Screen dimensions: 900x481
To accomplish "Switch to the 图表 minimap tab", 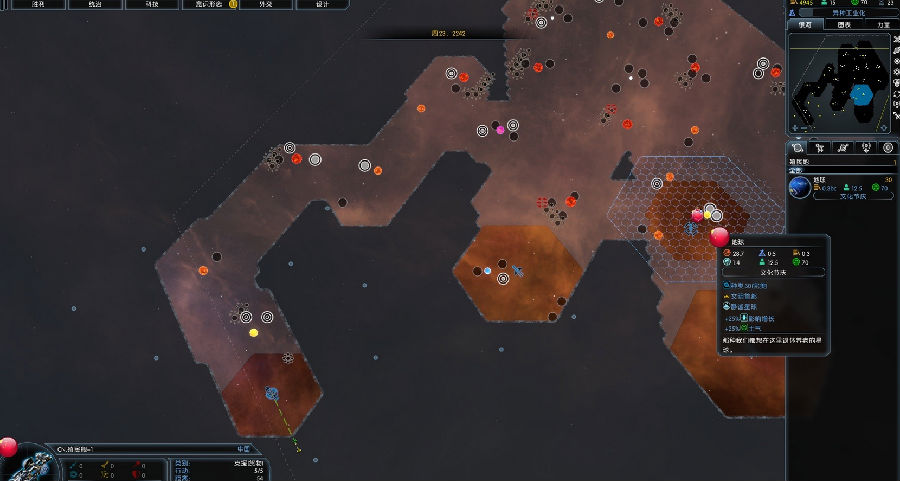I will pyautogui.click(x=844, y=25).
